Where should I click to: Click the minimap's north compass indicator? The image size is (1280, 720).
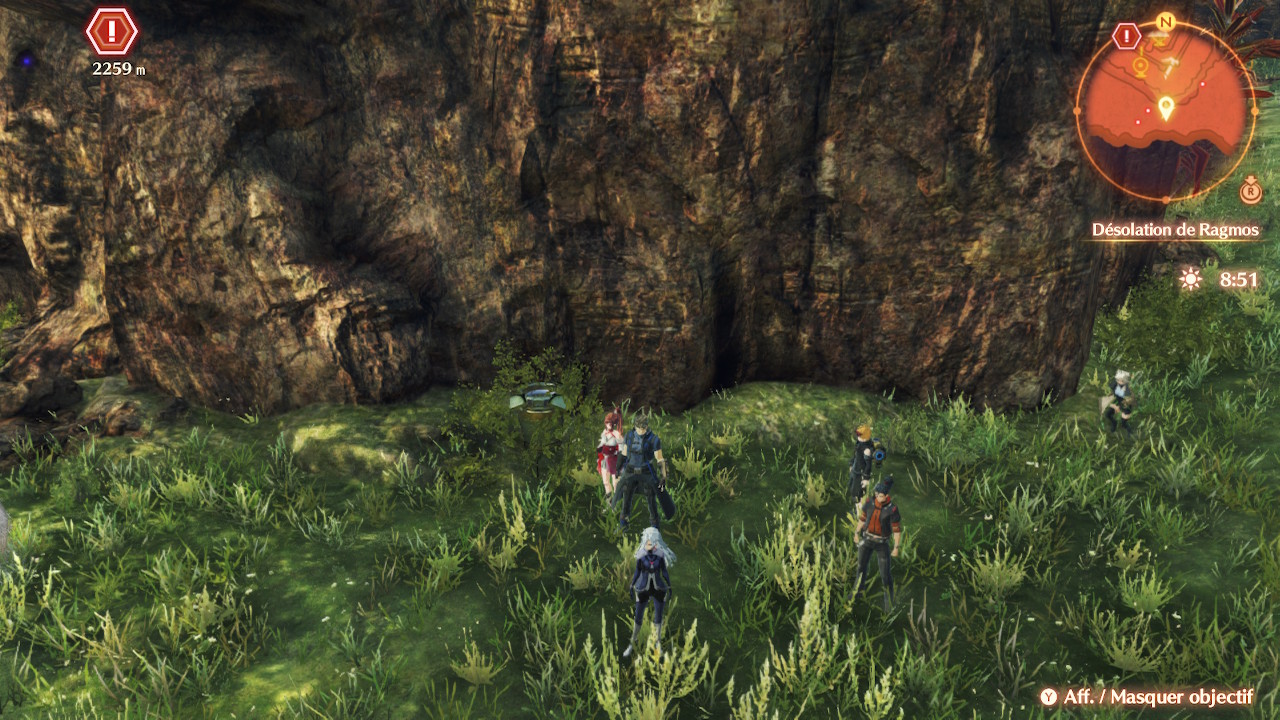tap(1165, 21)
